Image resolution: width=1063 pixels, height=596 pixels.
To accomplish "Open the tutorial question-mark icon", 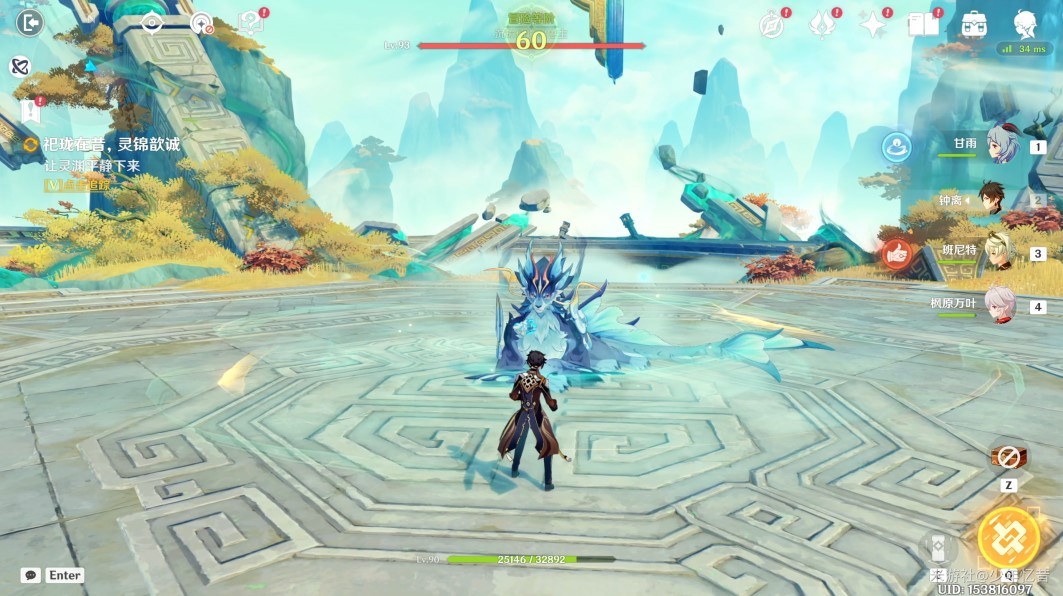I will click(x=250, y=23).
